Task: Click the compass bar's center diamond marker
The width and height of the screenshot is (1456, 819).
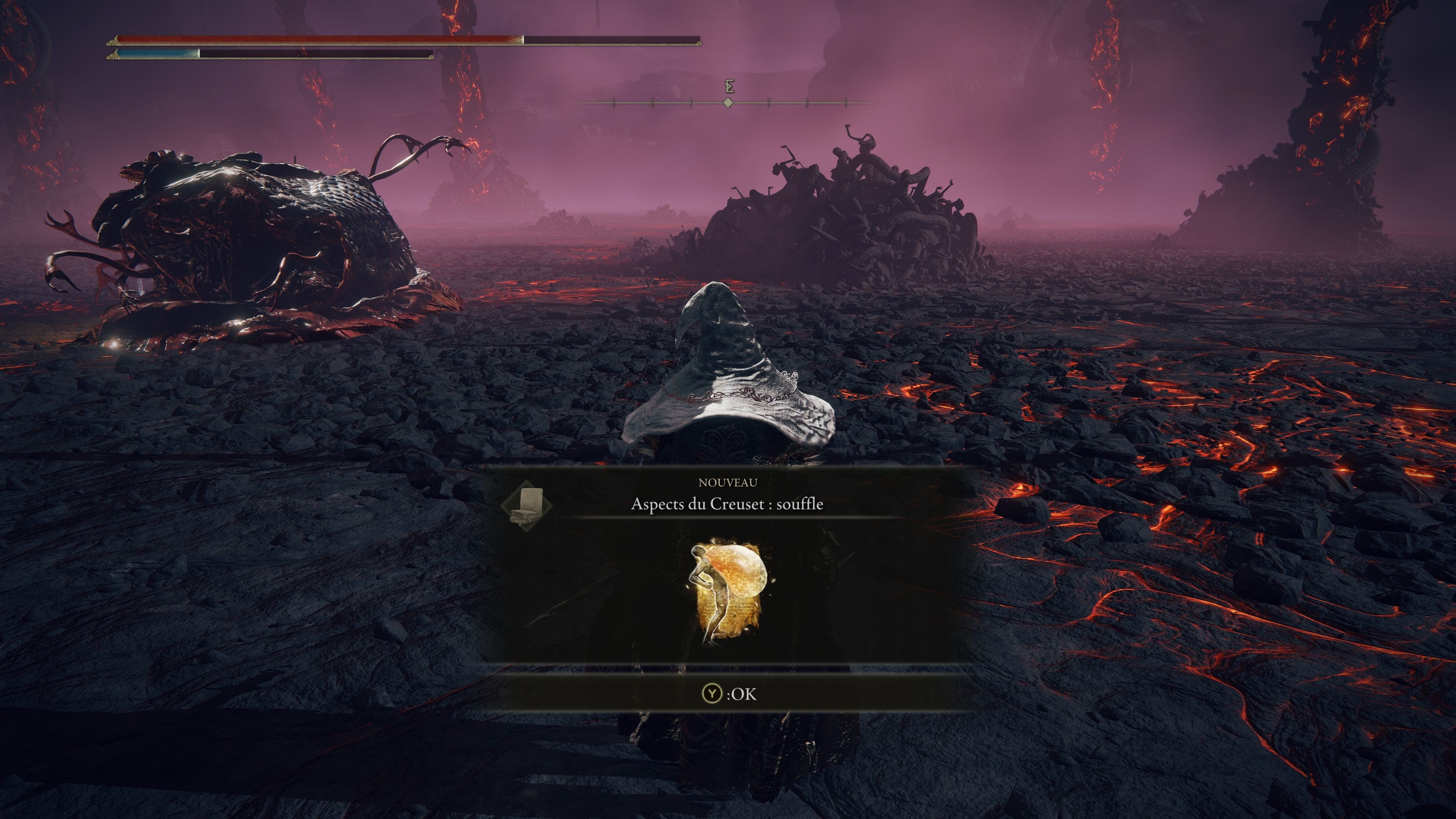Action: point(728,102)
